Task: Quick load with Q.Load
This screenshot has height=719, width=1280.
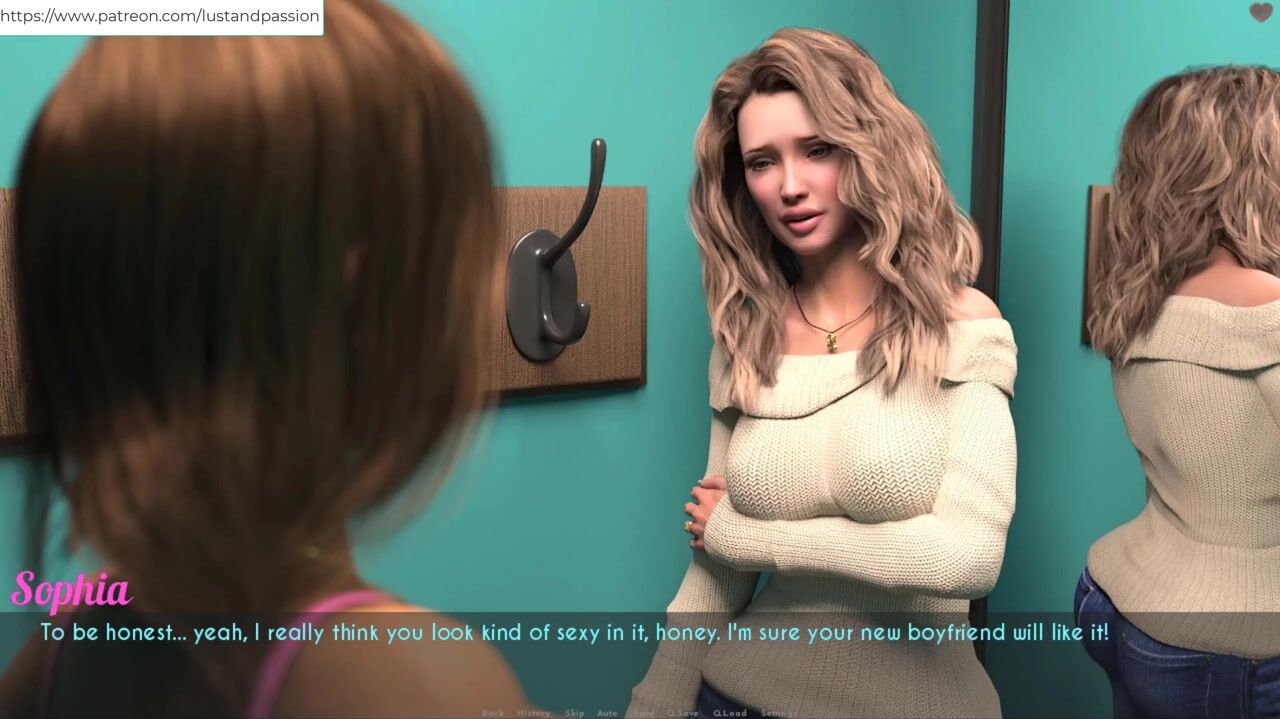Action: coord(729,713)
